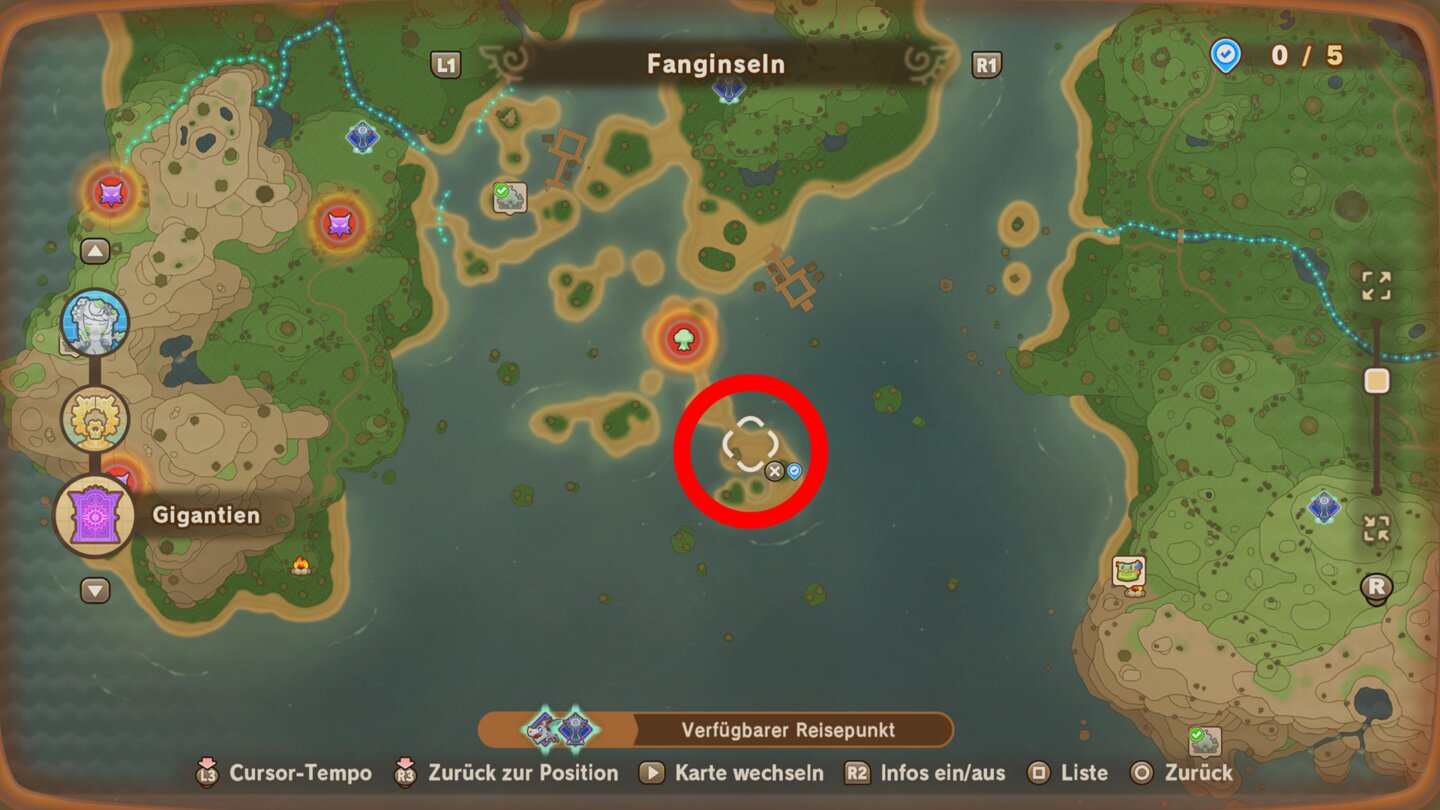1440x810 pixels.
Task: Select the purple Gigantien portal icon
Action: point(97,515)
